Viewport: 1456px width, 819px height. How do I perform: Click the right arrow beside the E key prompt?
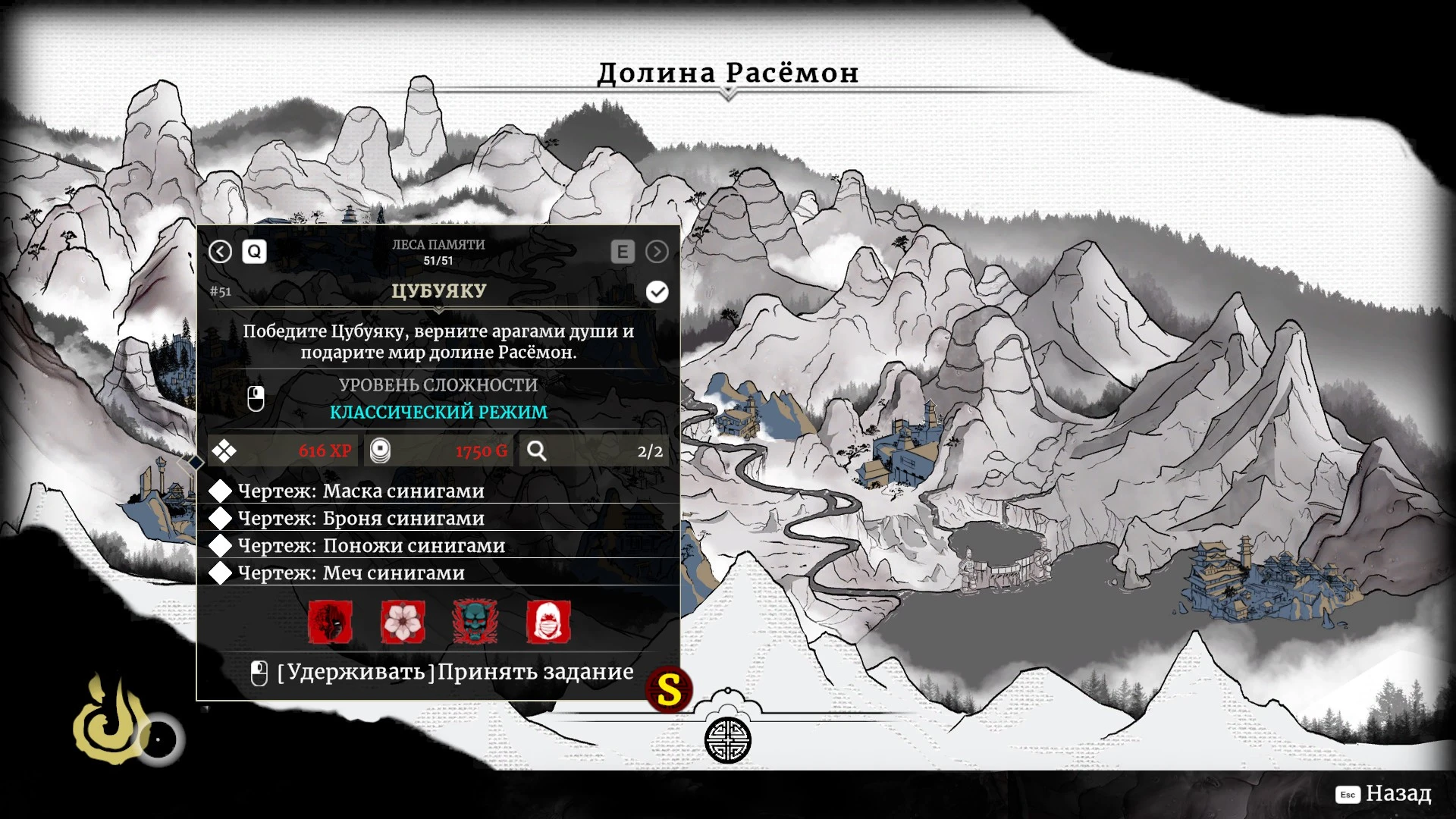tap(657, 253)
